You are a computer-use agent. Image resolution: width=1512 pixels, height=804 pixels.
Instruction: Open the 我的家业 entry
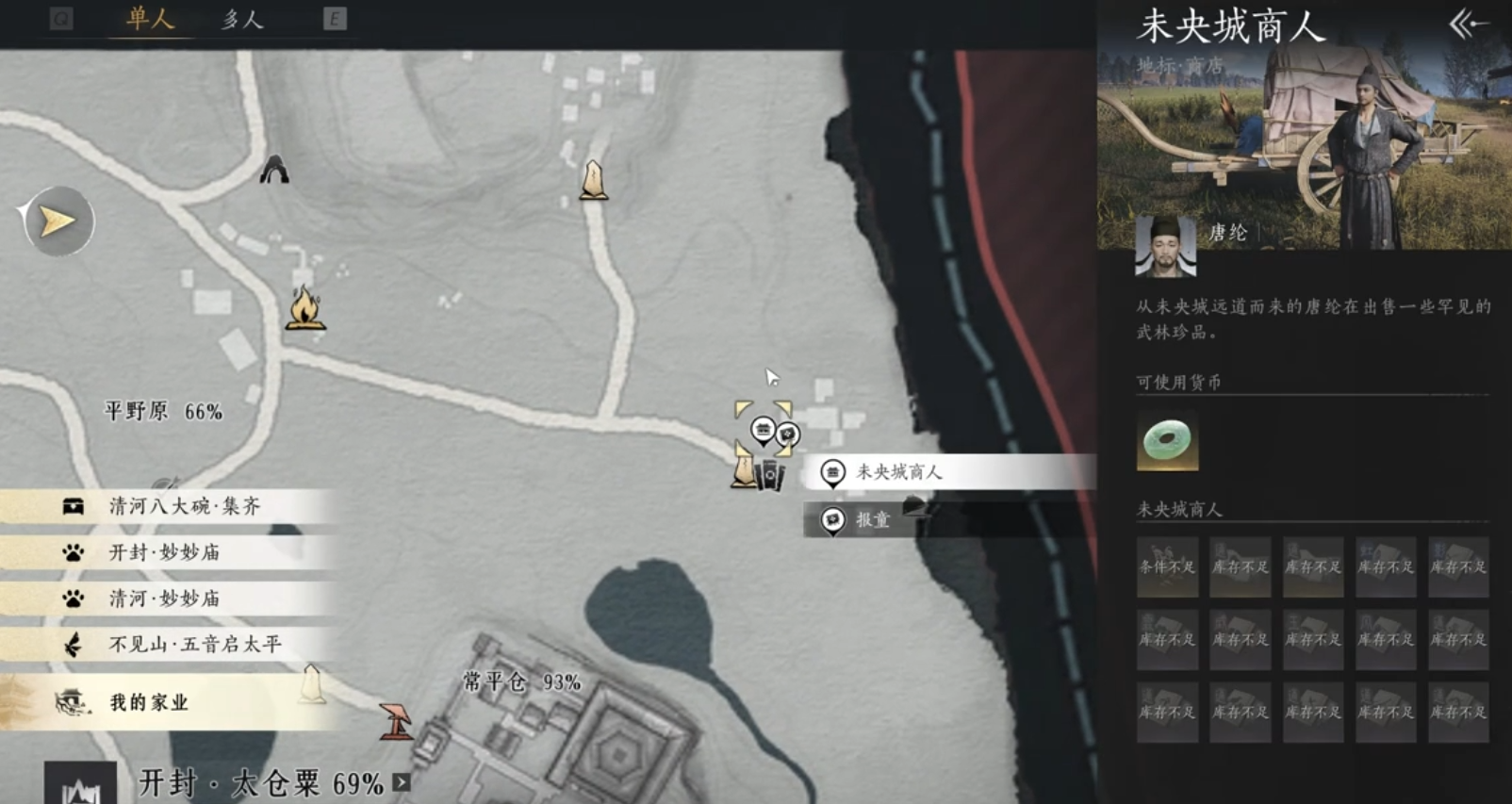coord(149,702)
